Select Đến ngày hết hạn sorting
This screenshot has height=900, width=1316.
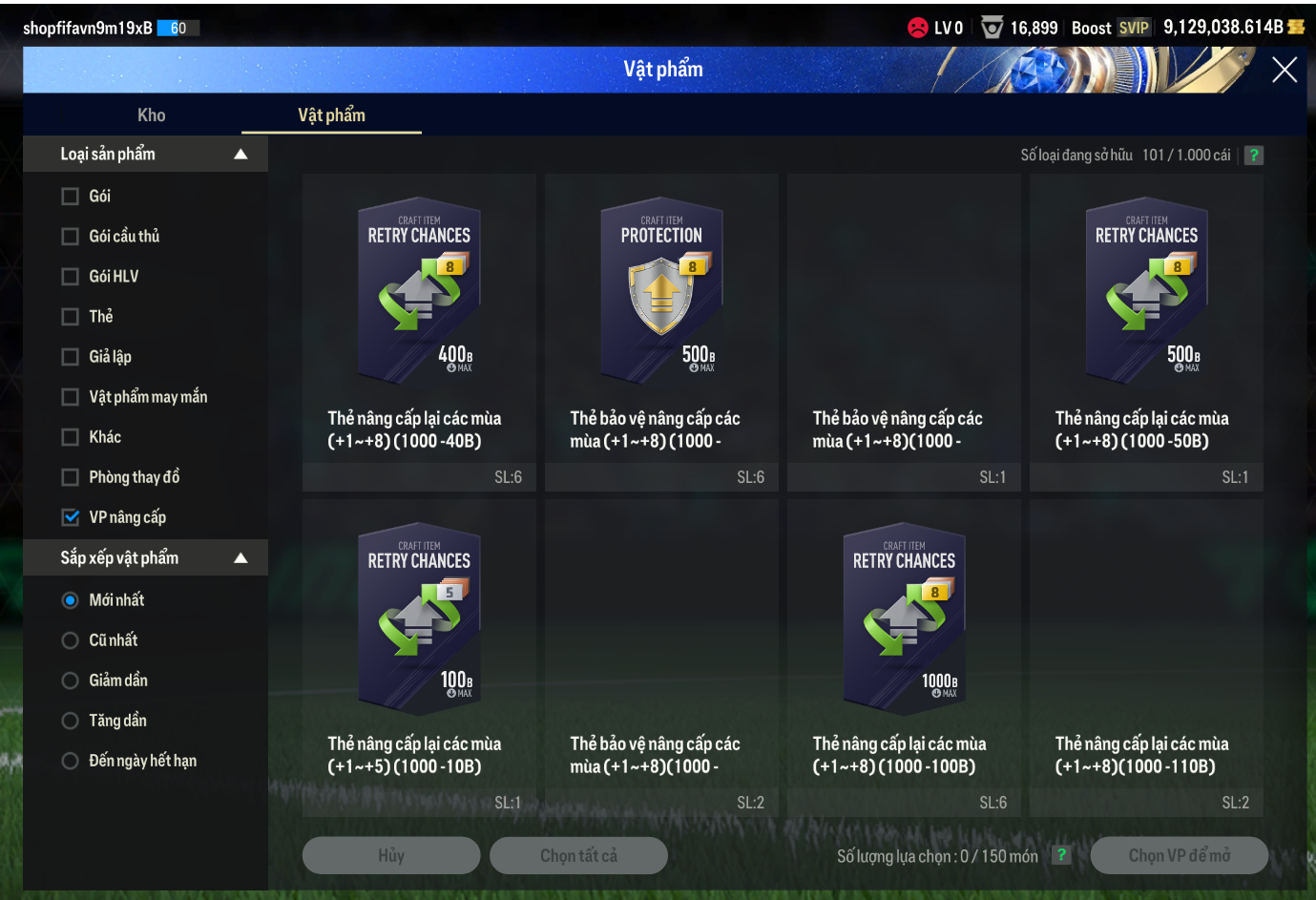pyautogui.click(x=71, y=761)
